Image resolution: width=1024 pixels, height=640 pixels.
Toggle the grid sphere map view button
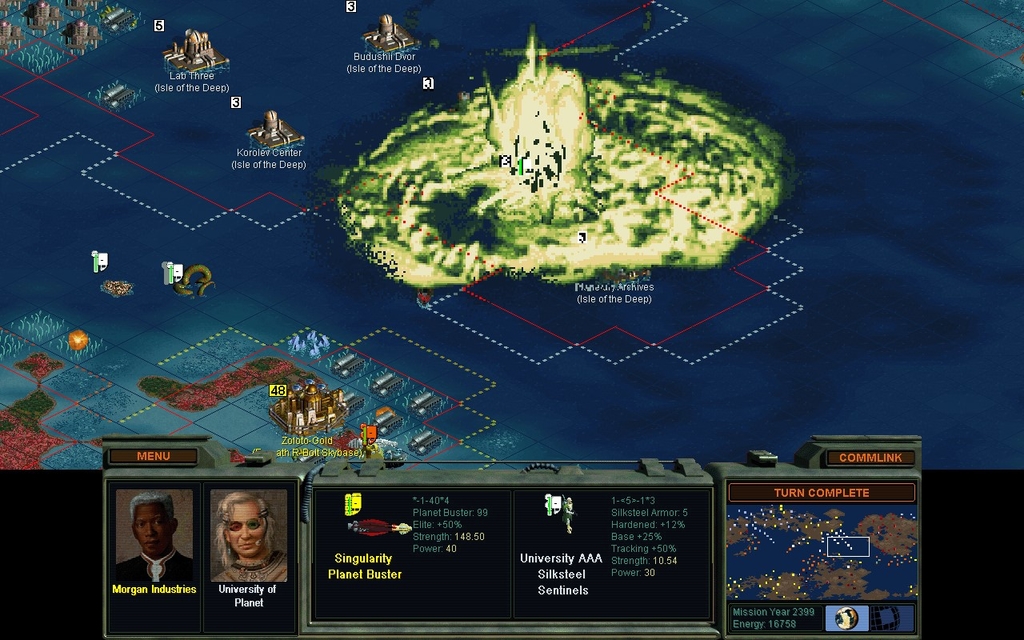coord(883,617)
